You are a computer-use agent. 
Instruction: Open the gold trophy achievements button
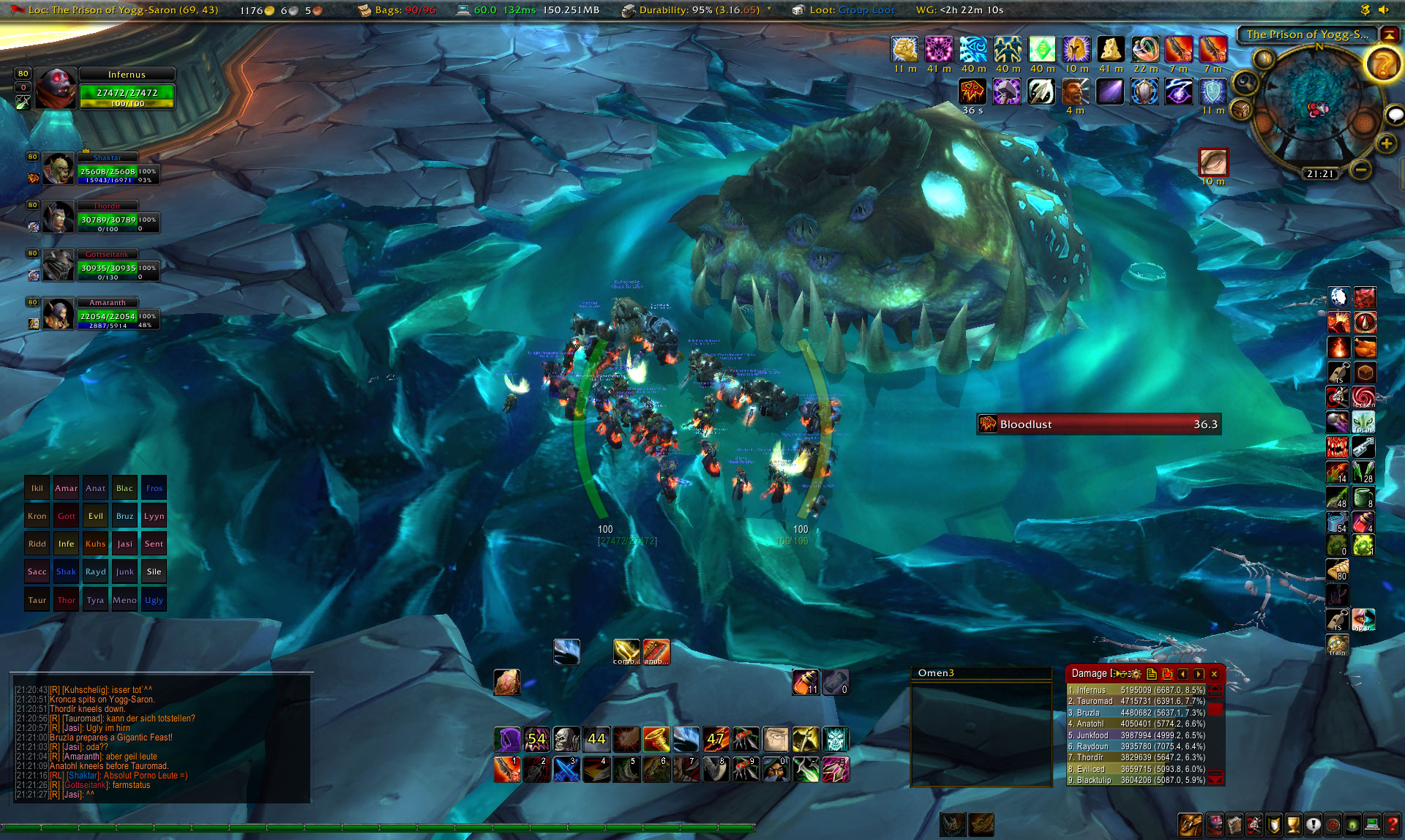(1293, 825)
